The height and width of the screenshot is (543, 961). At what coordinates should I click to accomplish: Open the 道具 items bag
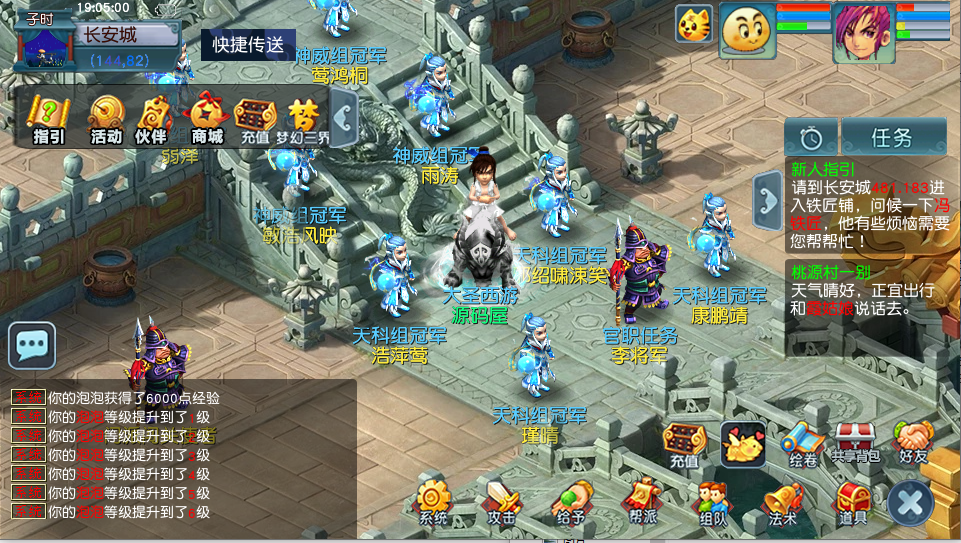[852, 501]
